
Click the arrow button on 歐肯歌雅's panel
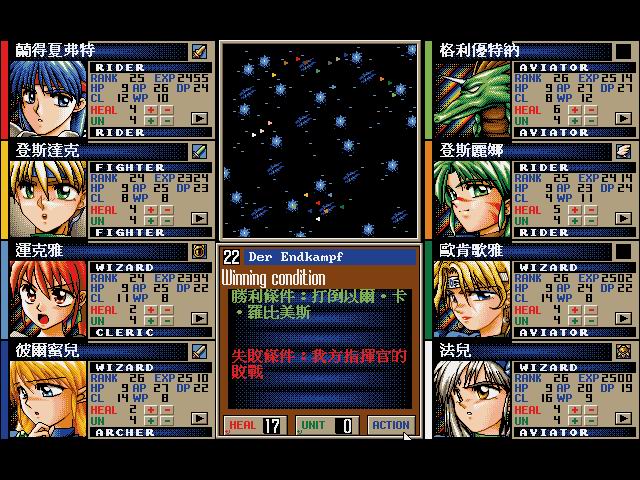point(623,318)
